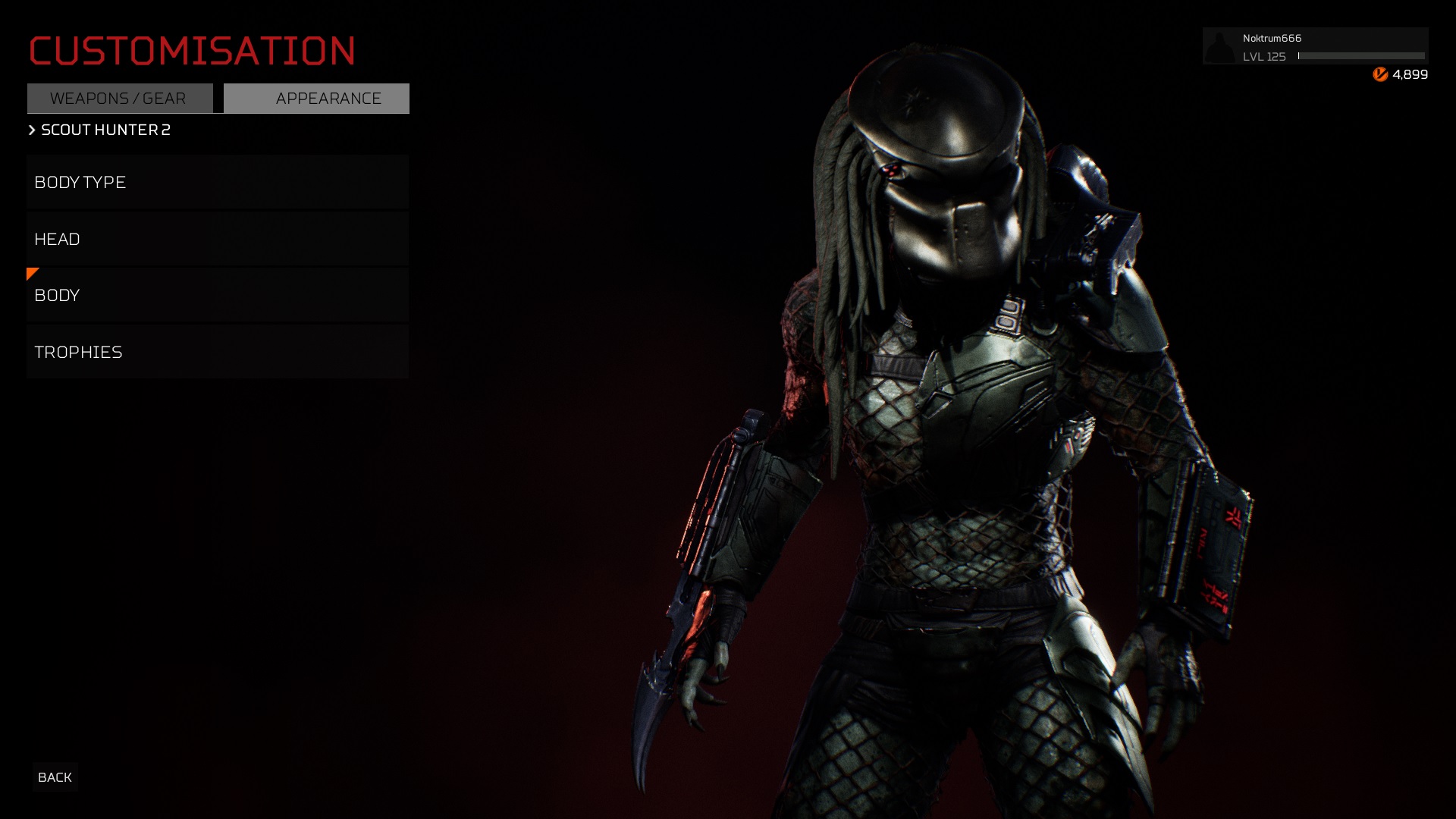This screenshot has height=819, width=1456.
Task: Open the Body customisation entry
Action: (x=218, y=295)
